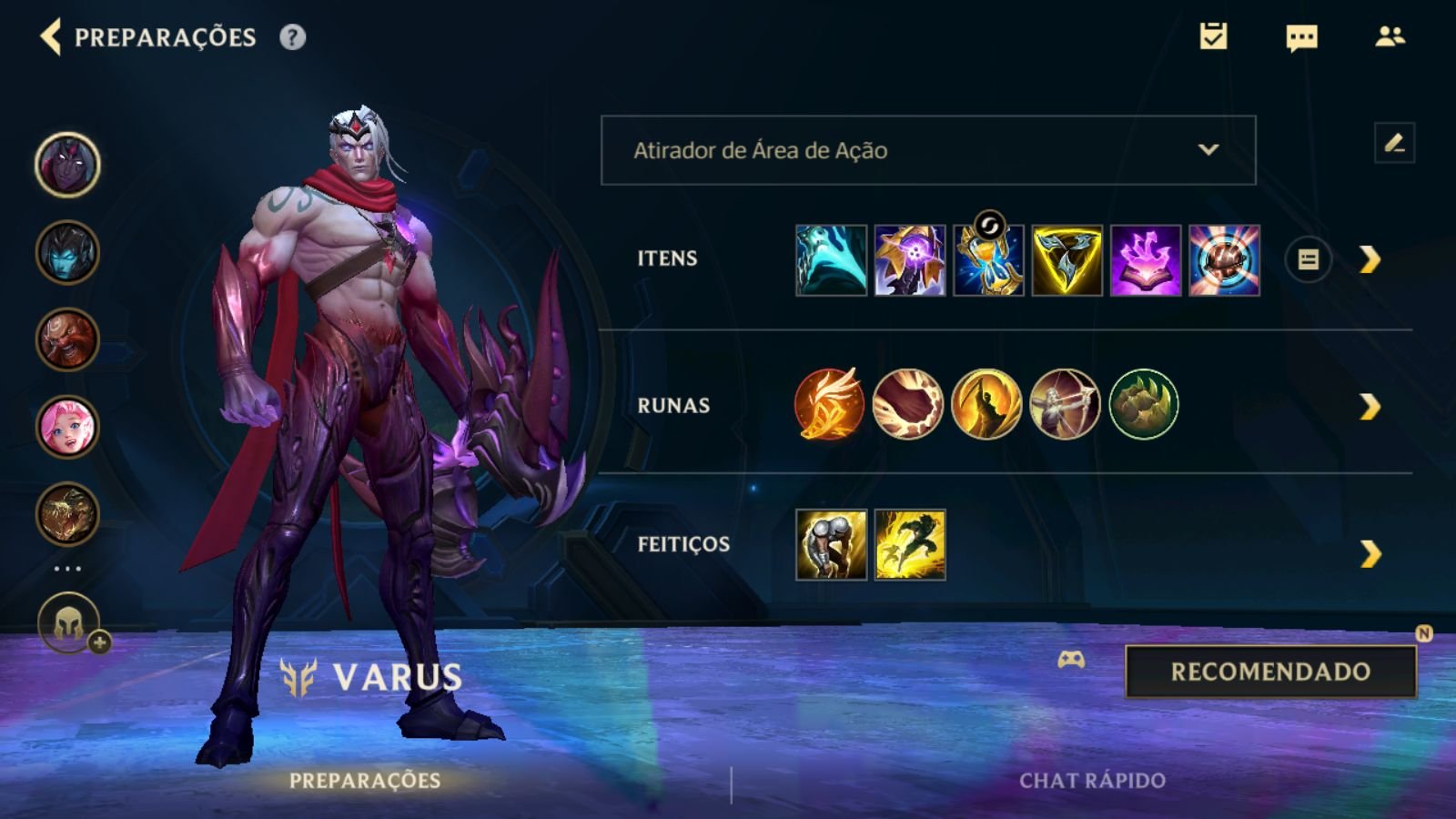Viewport: 1456px width, 819px height.
Task: Open the item list details button
Action: 1308,260
